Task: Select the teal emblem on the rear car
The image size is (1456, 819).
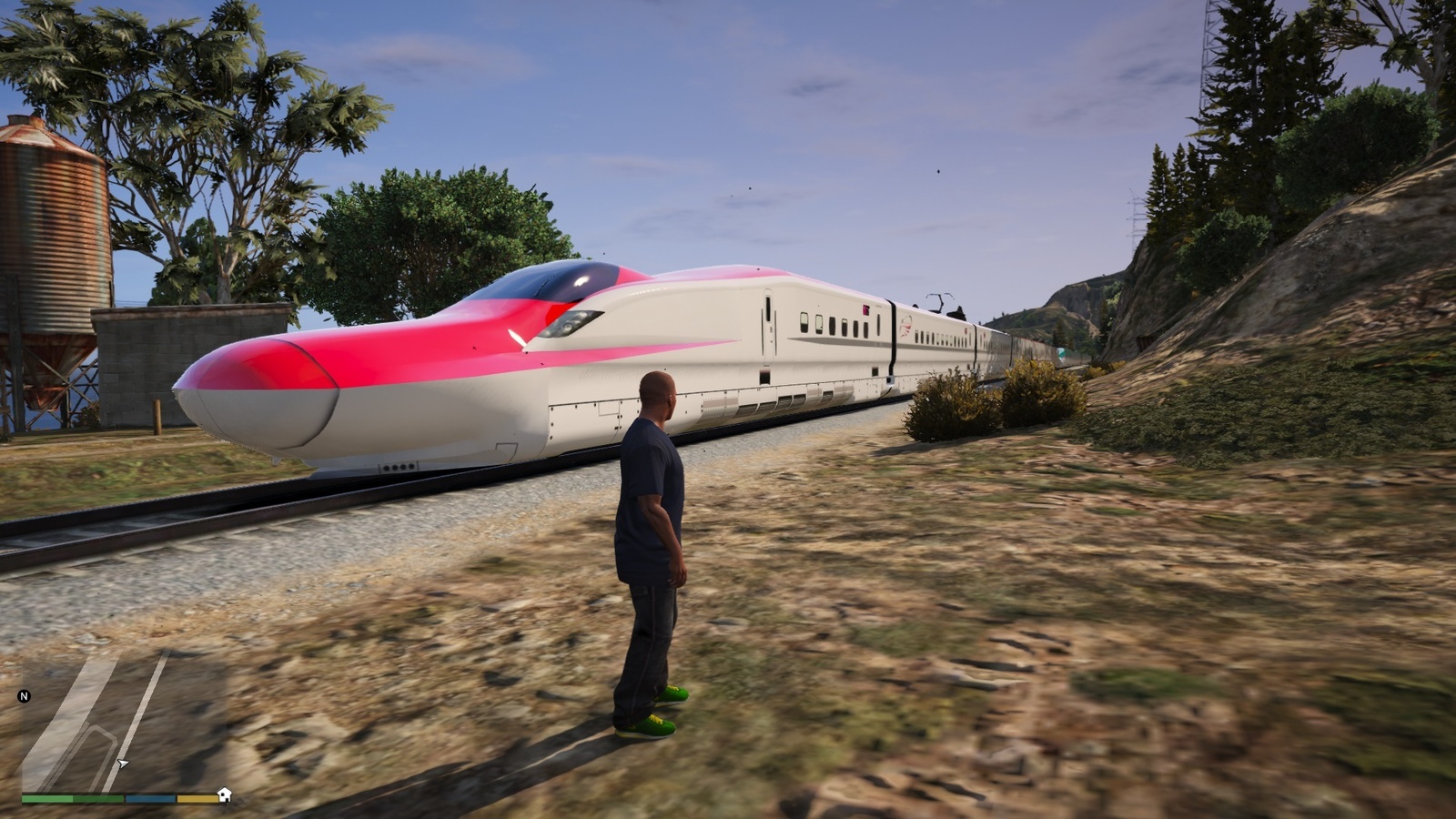Action: point(1060,354)
